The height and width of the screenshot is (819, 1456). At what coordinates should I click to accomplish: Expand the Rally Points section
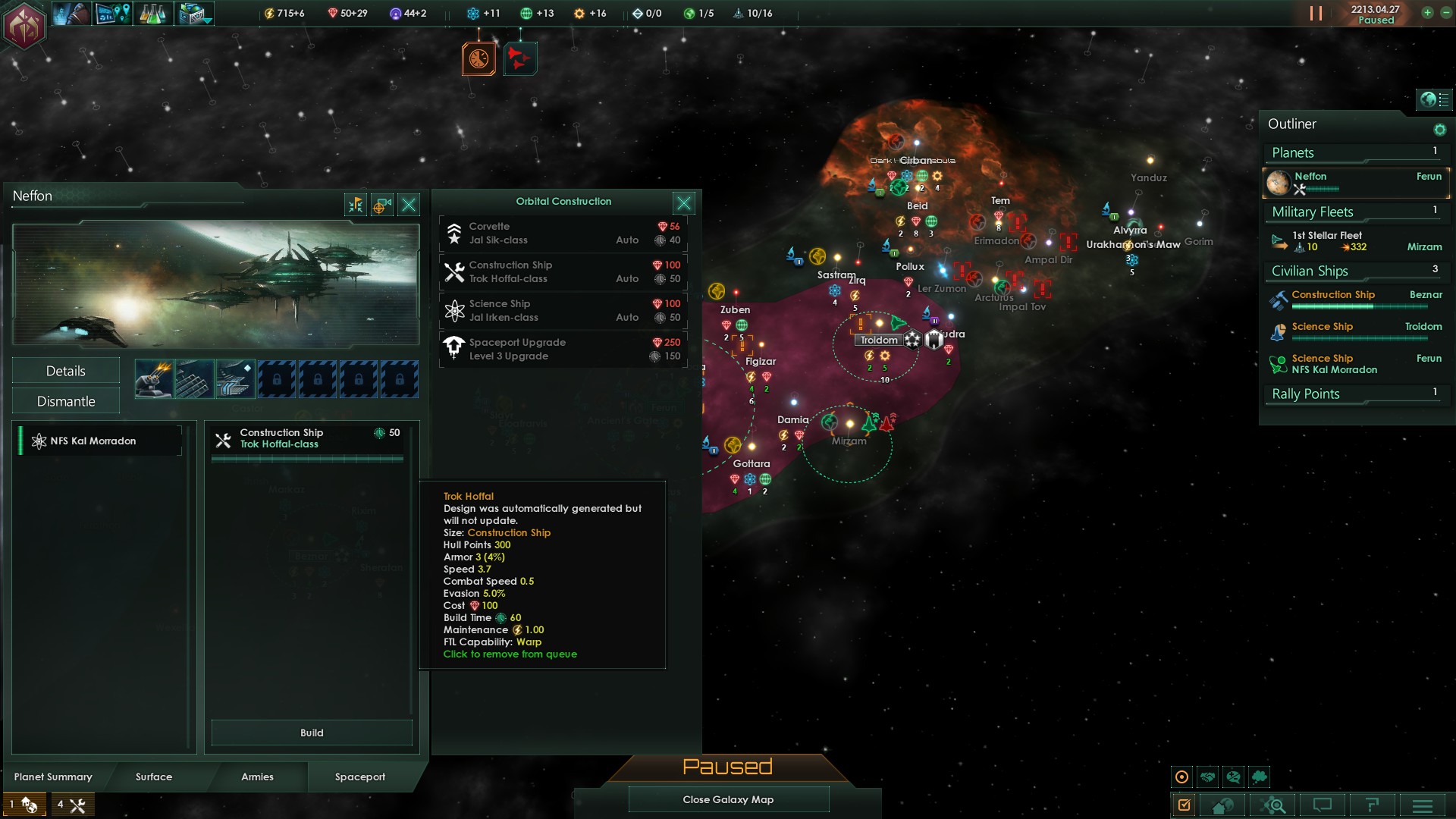coord(1355,394)
